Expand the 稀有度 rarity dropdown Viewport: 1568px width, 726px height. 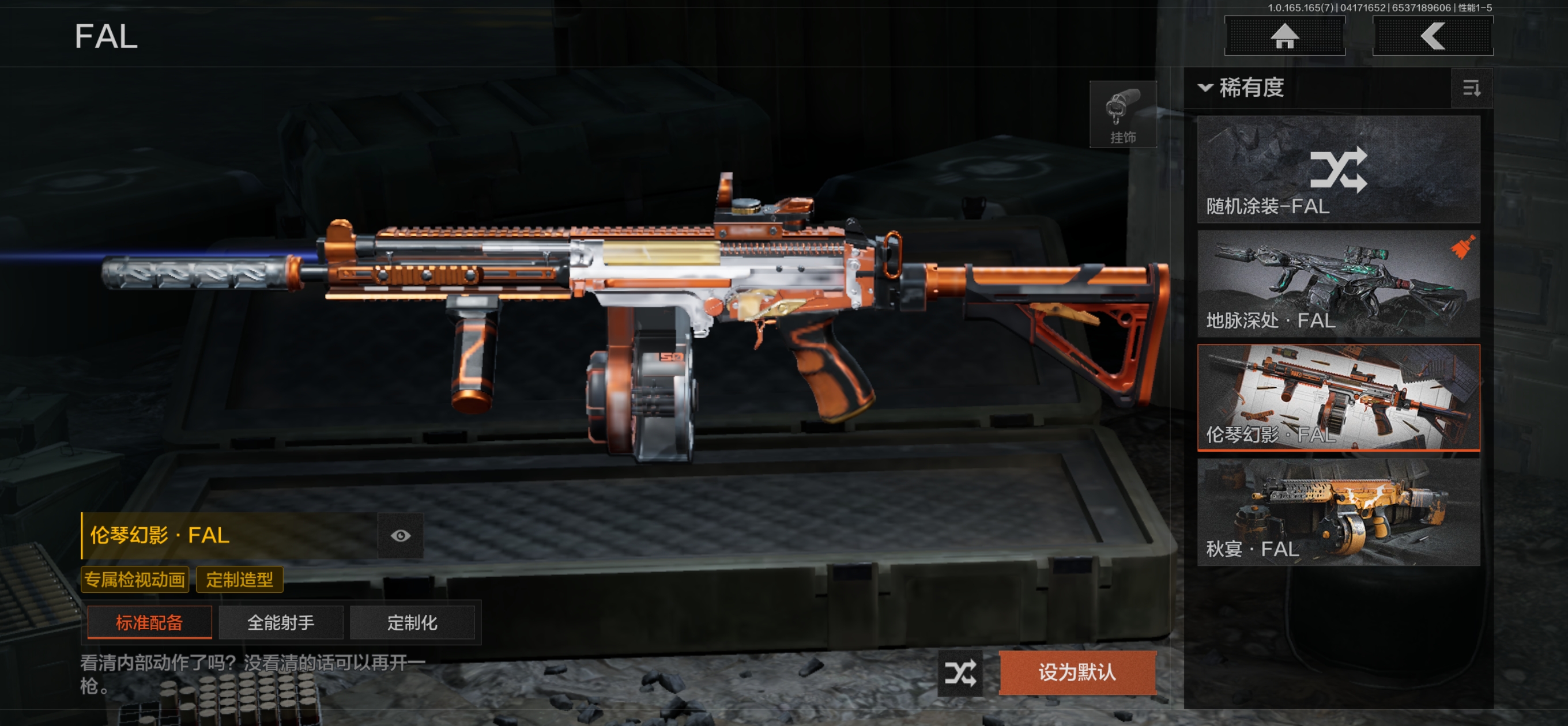coord(1242,88)
